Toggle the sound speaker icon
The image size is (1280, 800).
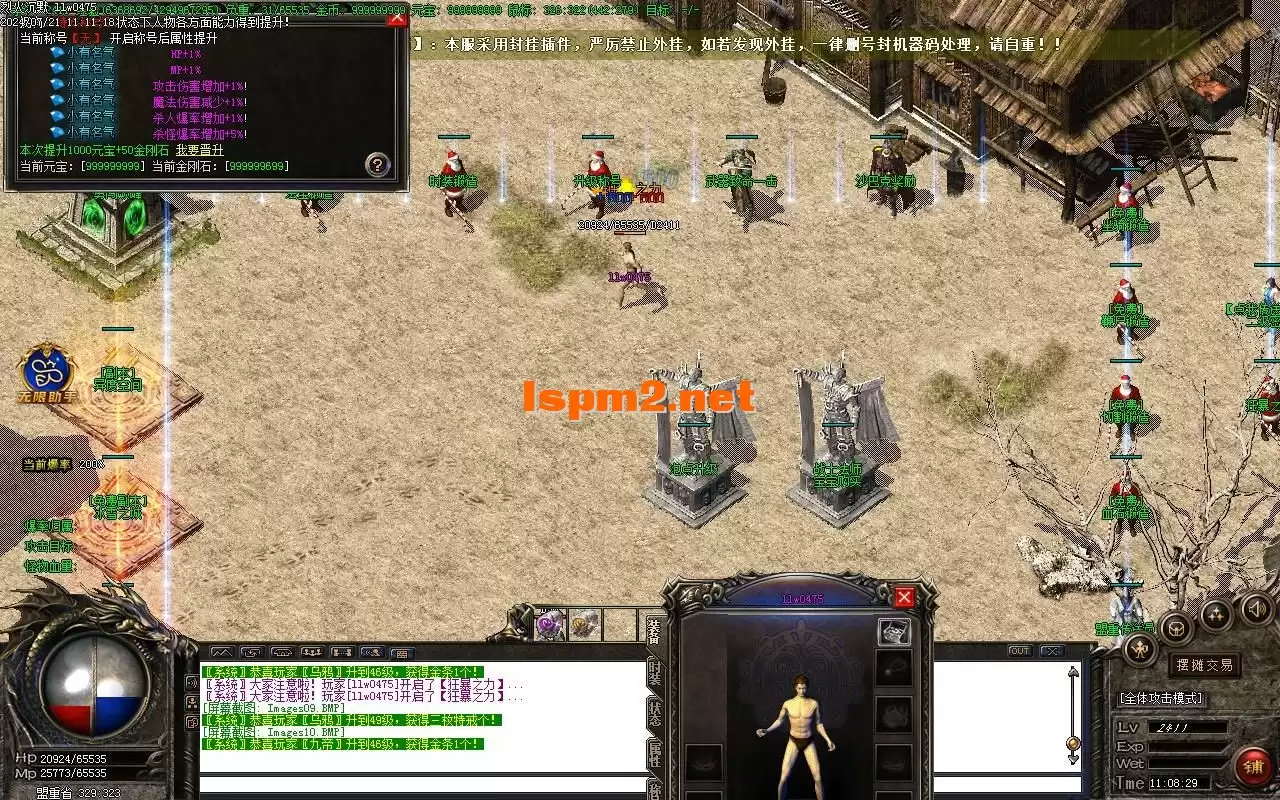1256,609
